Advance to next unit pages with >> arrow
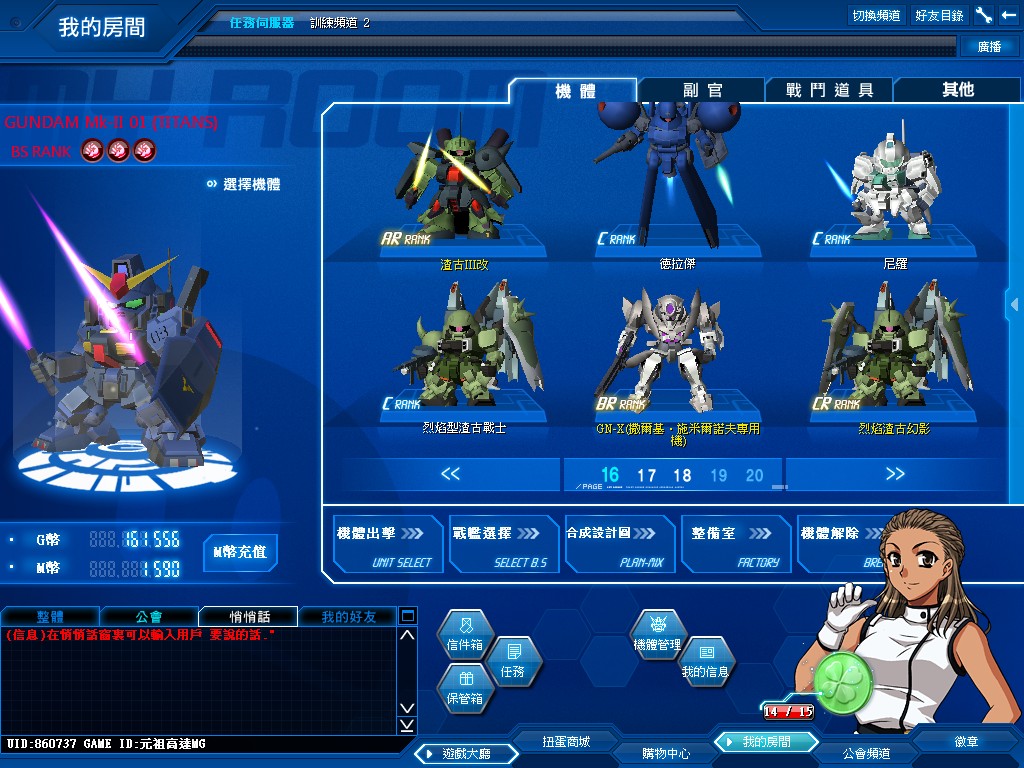This screenshot has width=1024, height=768. 895,474
